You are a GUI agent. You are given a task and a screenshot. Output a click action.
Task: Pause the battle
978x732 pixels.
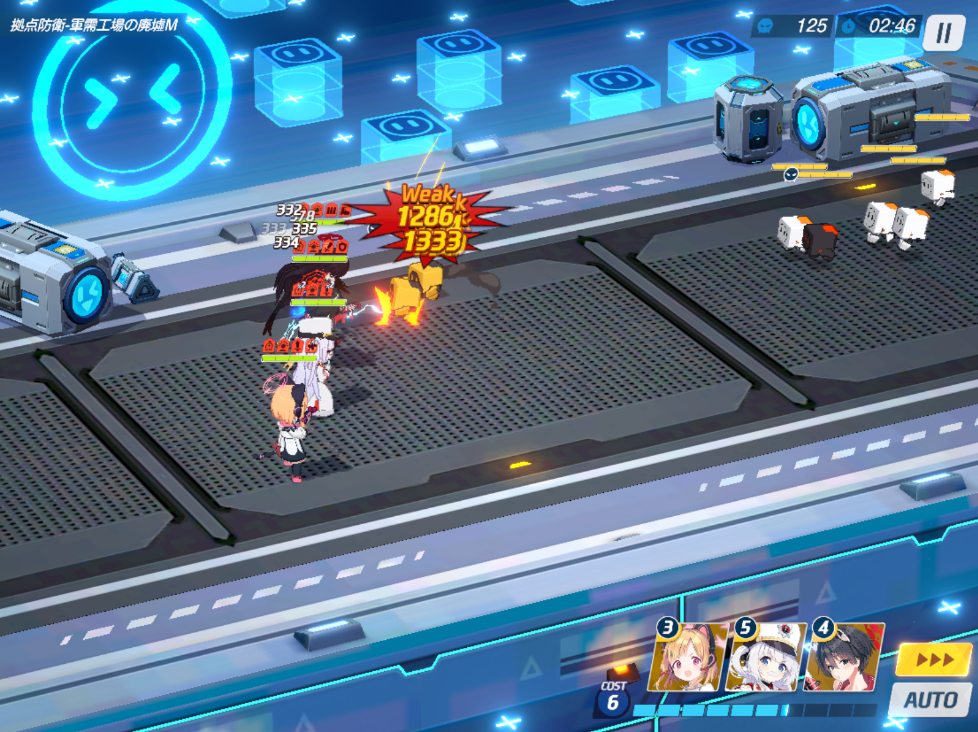tap(943, 33)
